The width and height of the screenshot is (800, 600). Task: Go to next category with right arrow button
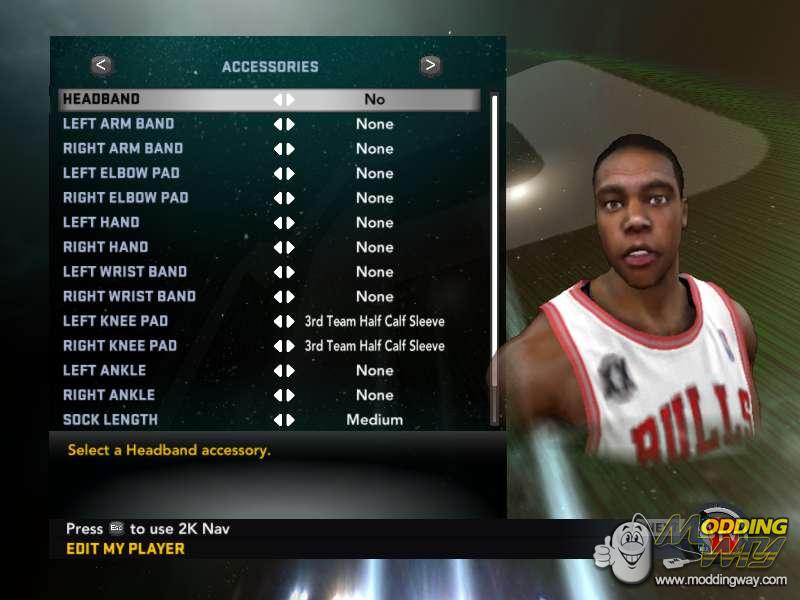pyautogui.click(x=430, y=66)
